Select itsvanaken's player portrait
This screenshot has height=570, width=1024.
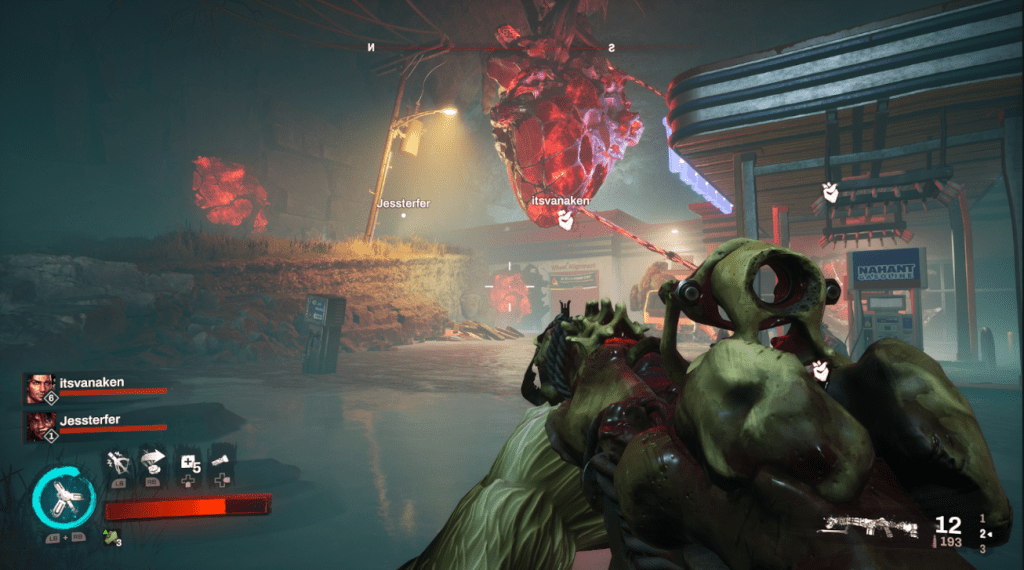[40, 387]
